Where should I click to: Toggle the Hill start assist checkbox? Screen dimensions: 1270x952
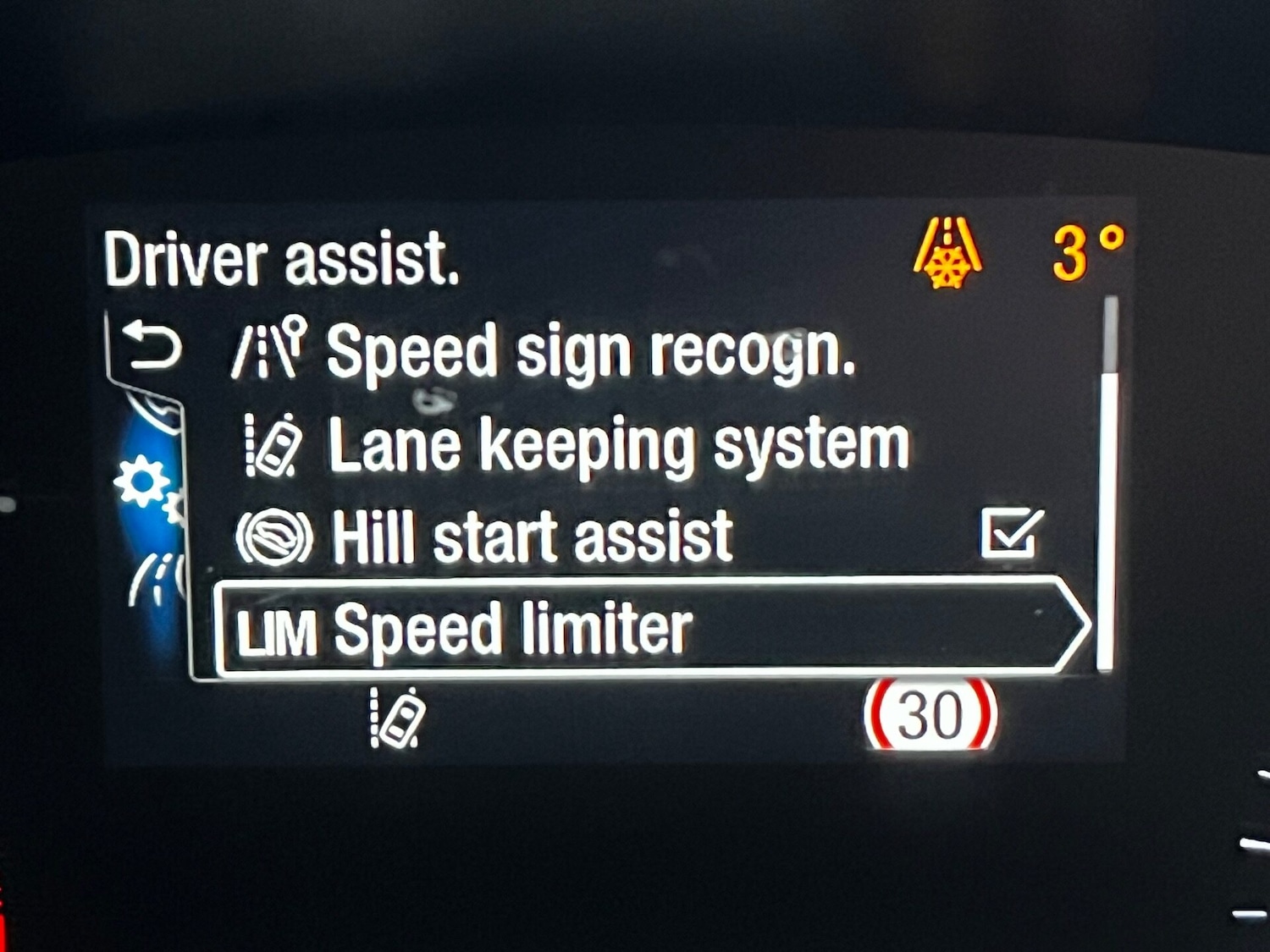click(1011, 534)
